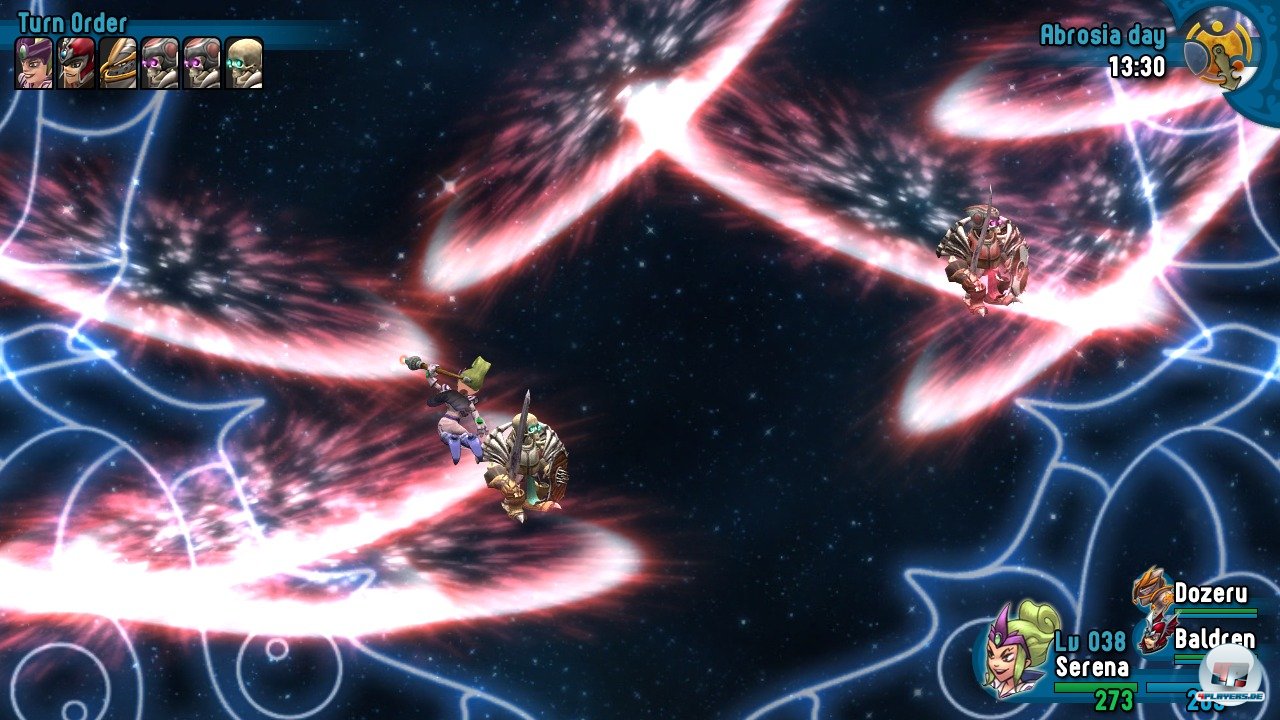Viewport: 1280px width, 720px height.
Task: Choose the gold-armored Dozeru turn order portrait
Action: point(118,63)
